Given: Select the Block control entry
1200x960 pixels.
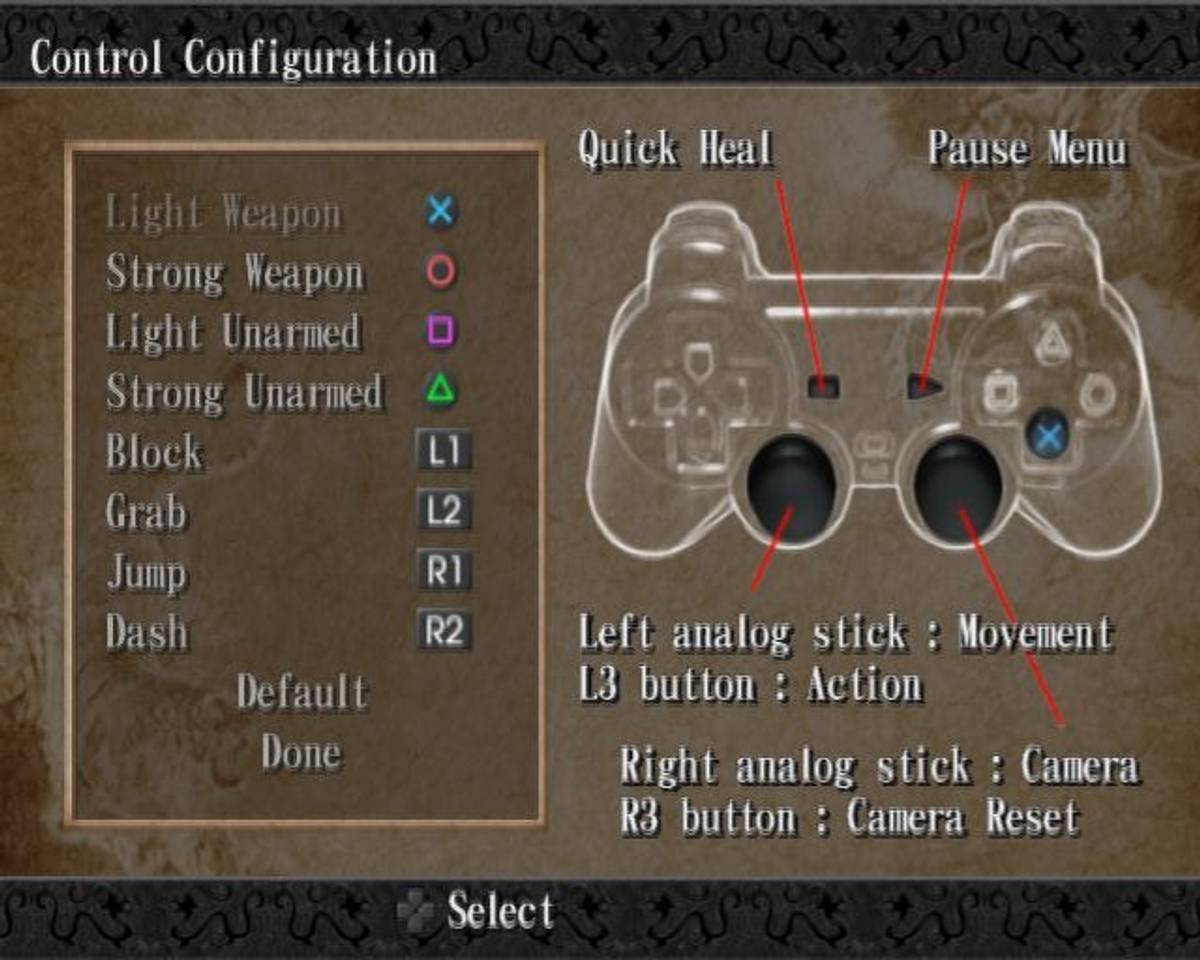Looking at the screenshot, I should point(155,452).
